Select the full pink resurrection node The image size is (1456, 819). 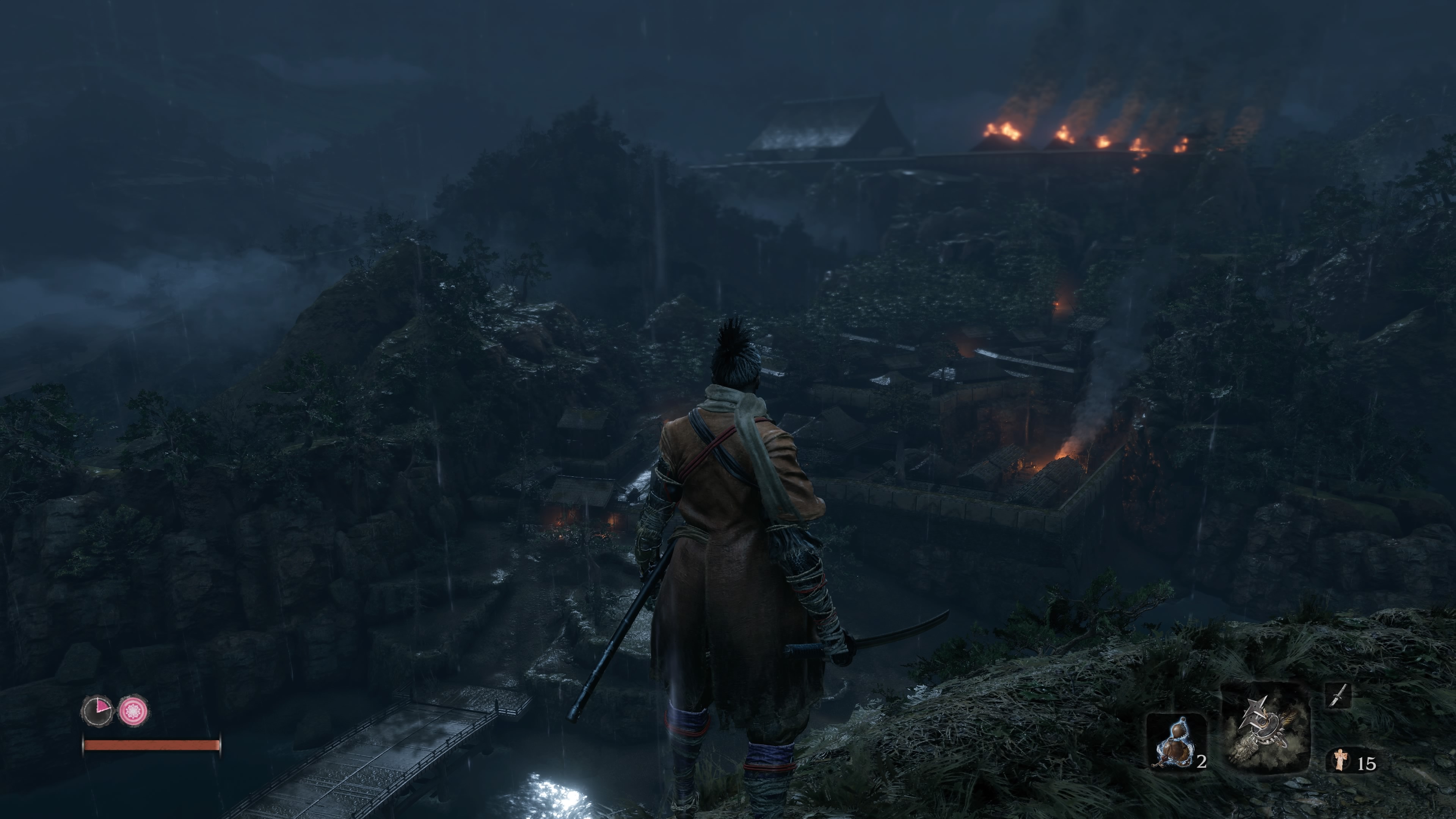point(133,710)
